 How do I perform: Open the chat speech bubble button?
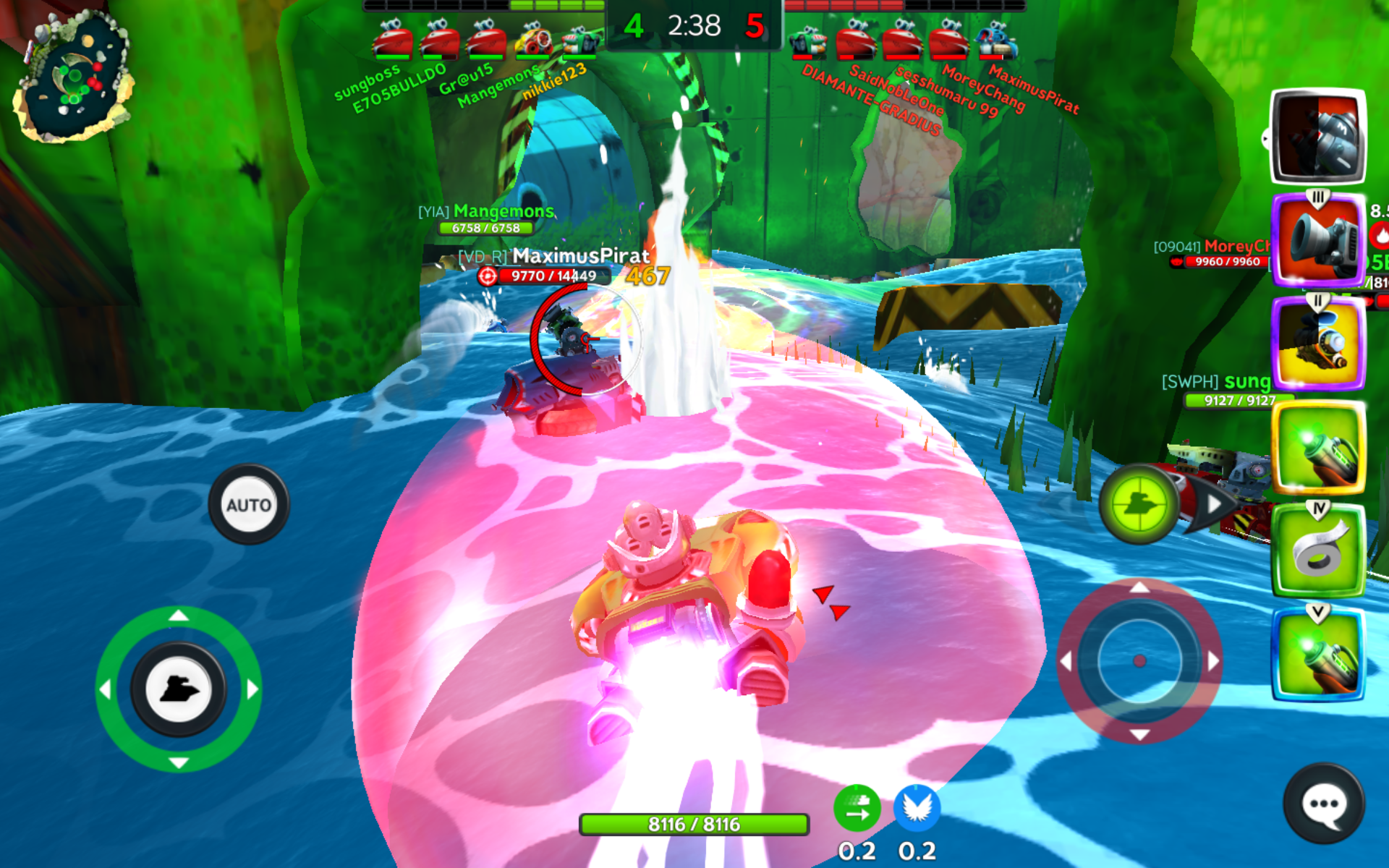[x=1324, y=804]
